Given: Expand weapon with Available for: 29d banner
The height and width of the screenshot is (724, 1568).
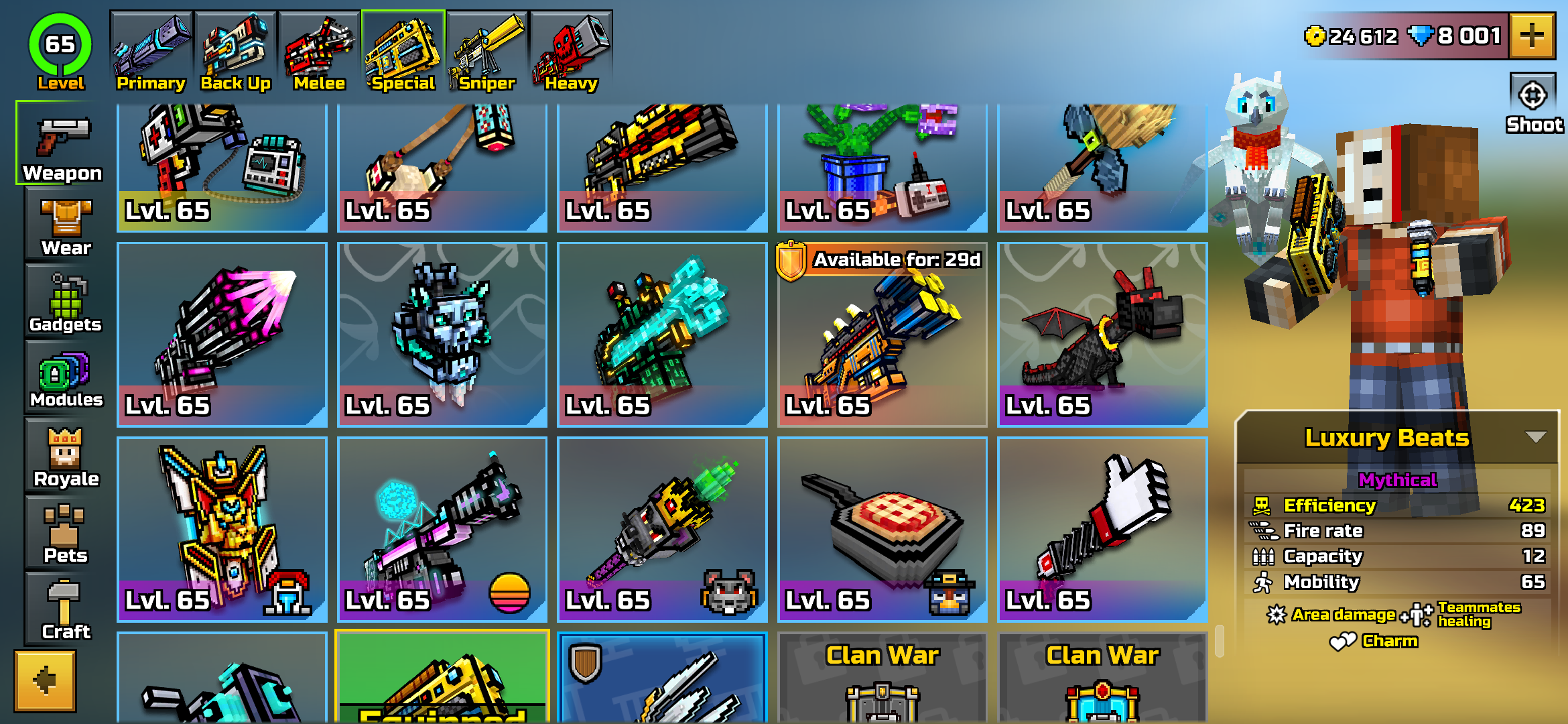Looking at the screenshot, I should [882, 335].
